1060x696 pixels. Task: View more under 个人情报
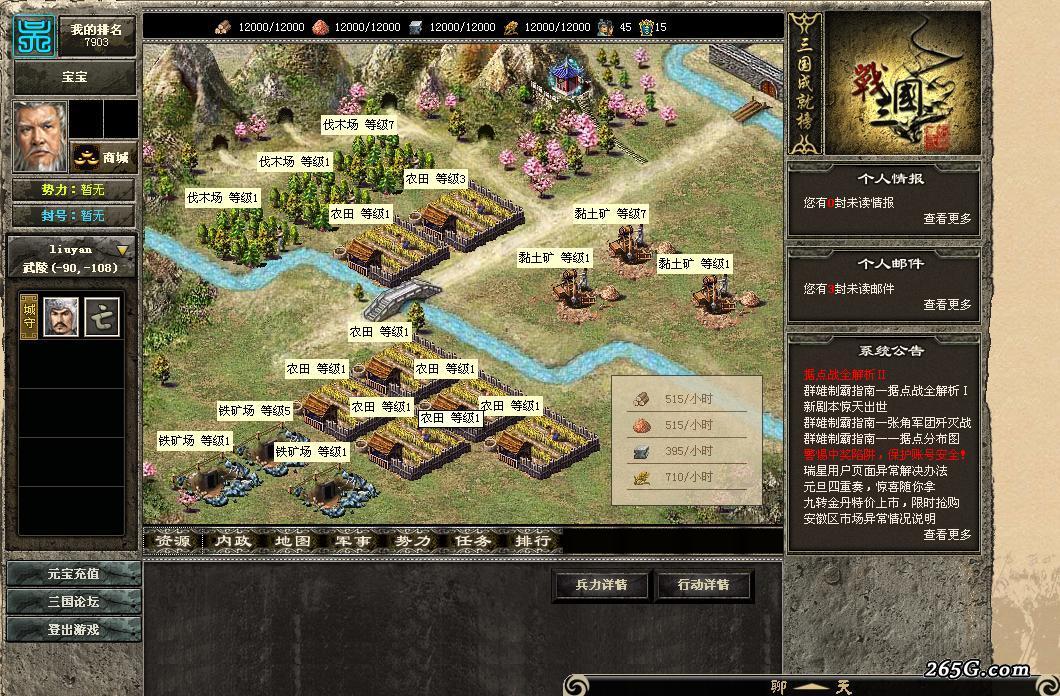[x=946, y=219]
